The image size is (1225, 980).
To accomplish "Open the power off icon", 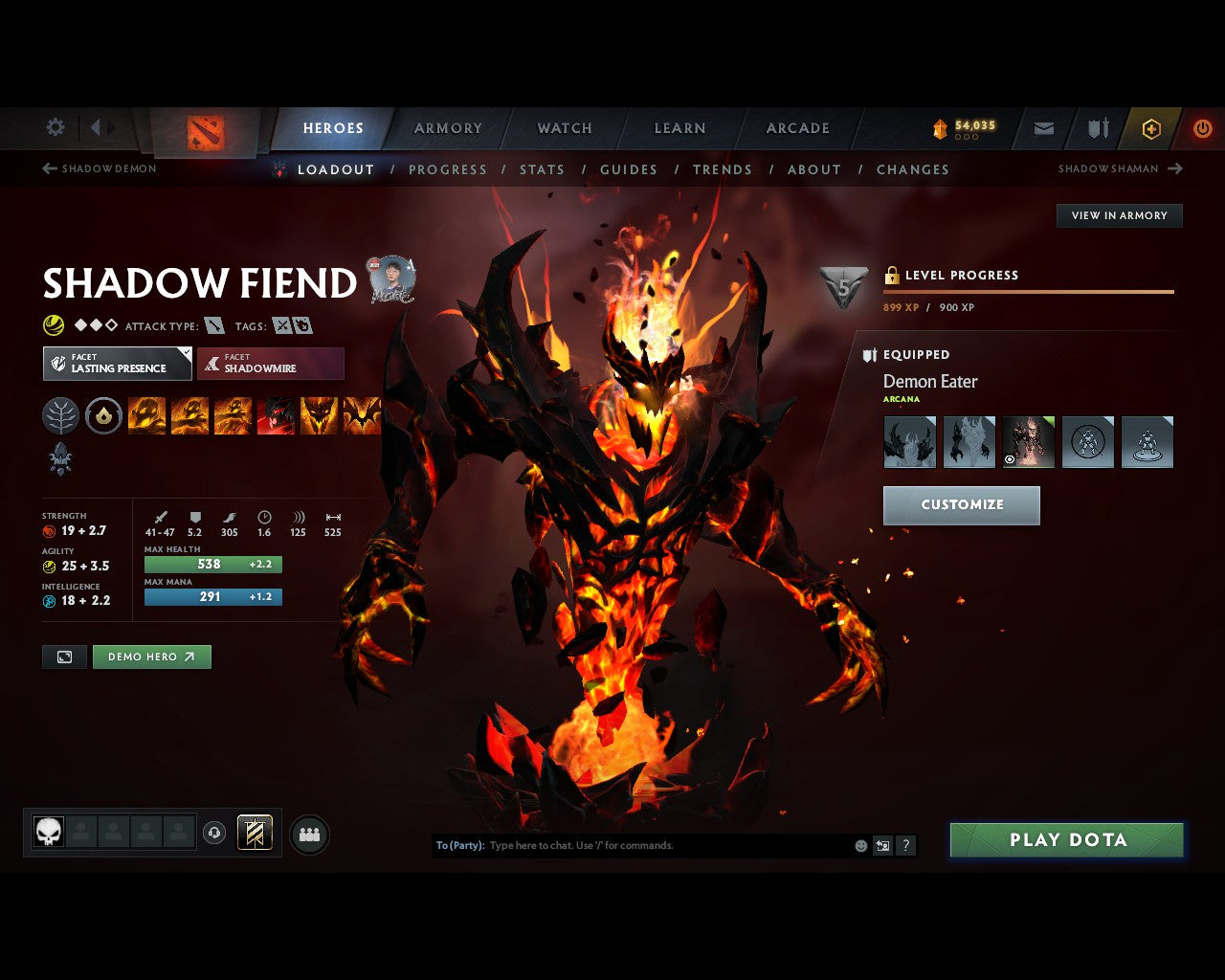I will tap(1202, 128).
